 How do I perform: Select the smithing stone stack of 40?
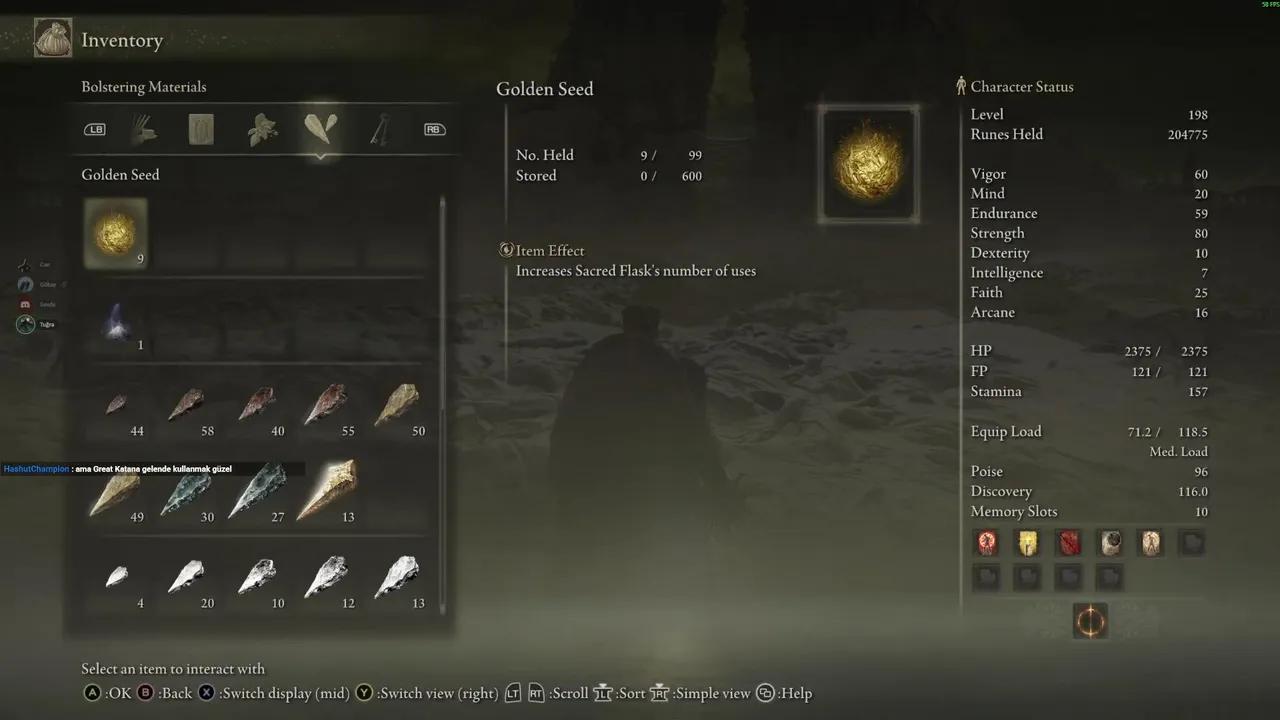coord(257,405)
